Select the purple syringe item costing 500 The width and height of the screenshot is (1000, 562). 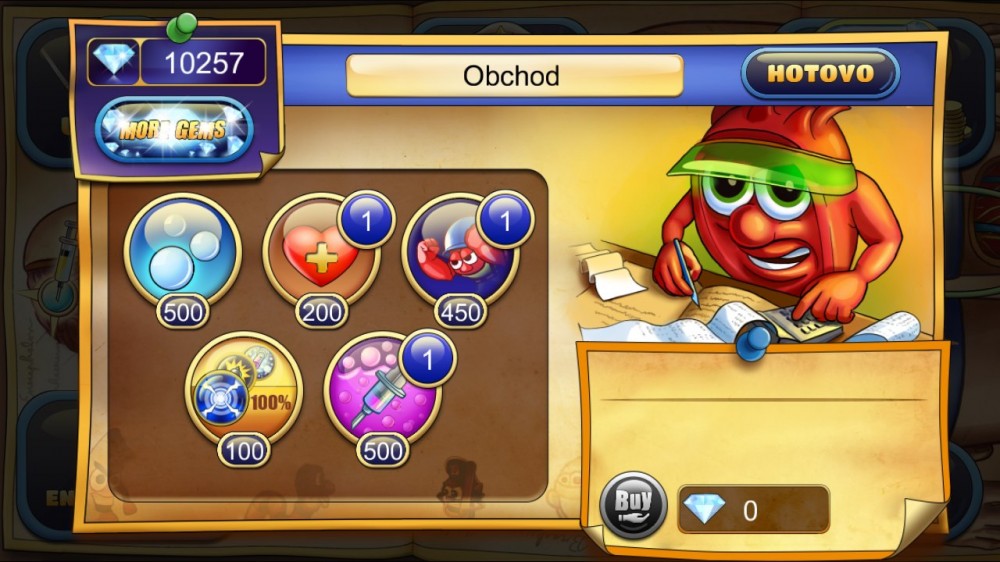click(x=382, y=393)
